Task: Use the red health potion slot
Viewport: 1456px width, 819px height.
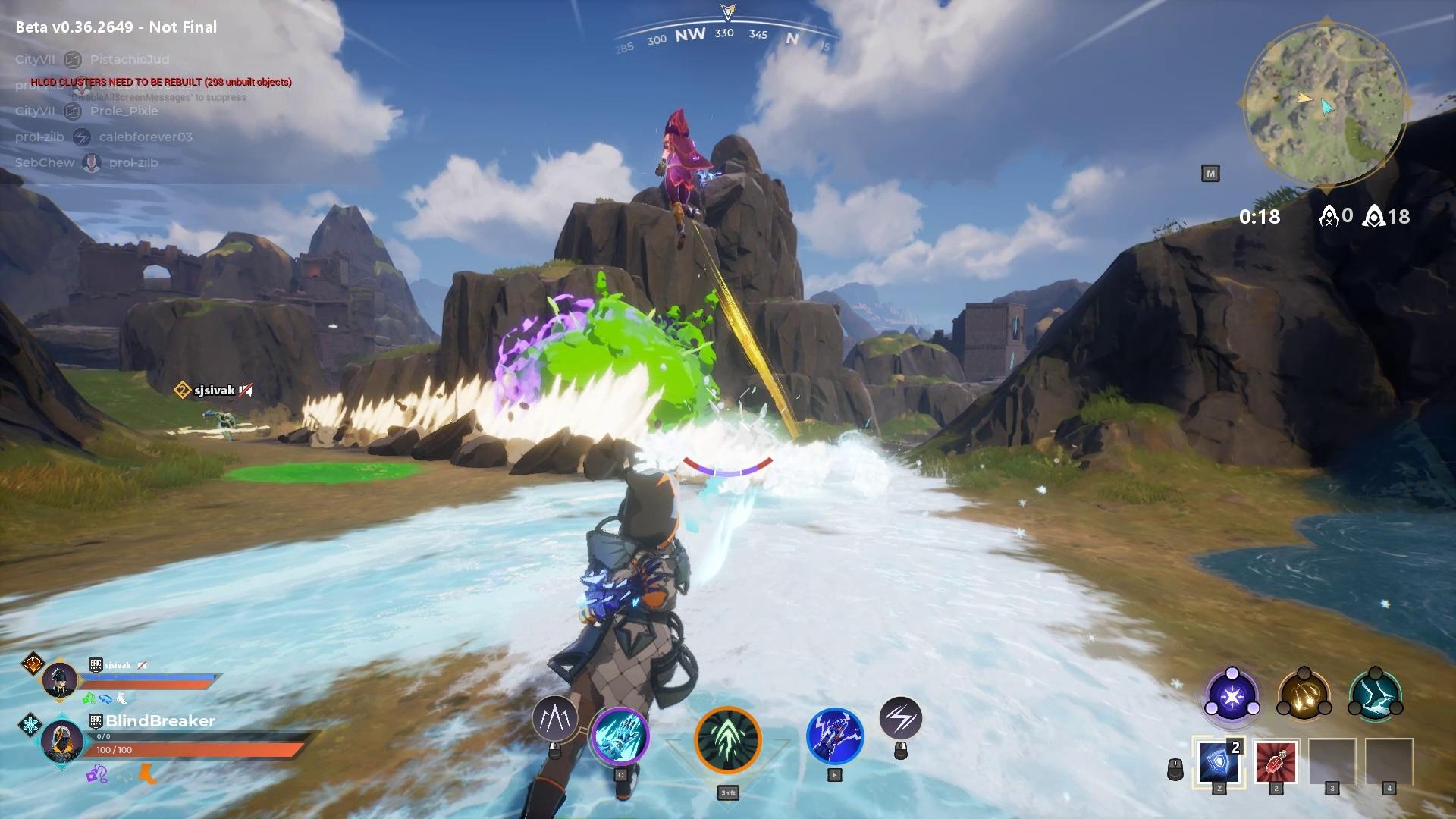Action: (x=1276, y=762)
